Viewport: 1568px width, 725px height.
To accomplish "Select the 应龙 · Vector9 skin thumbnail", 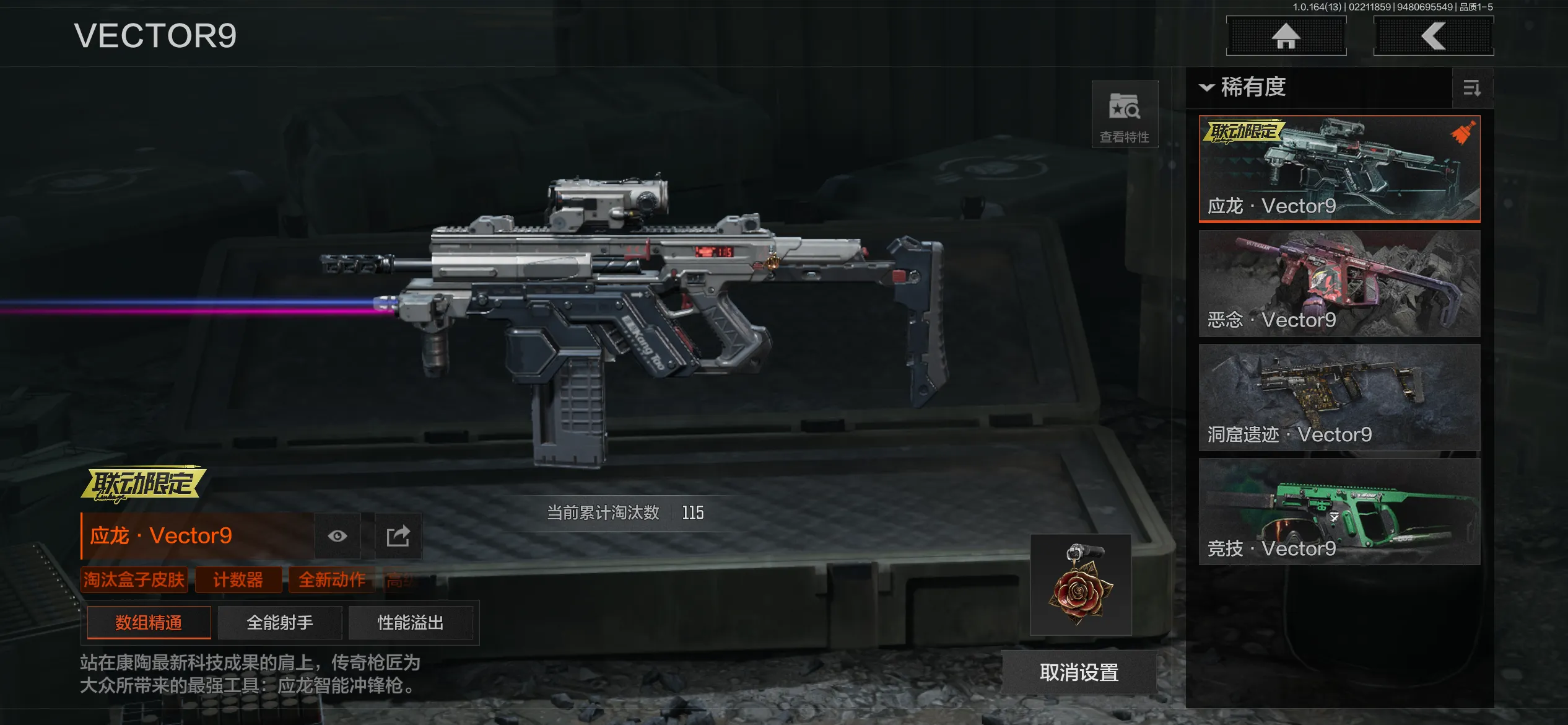I will tap(1339, 169).
